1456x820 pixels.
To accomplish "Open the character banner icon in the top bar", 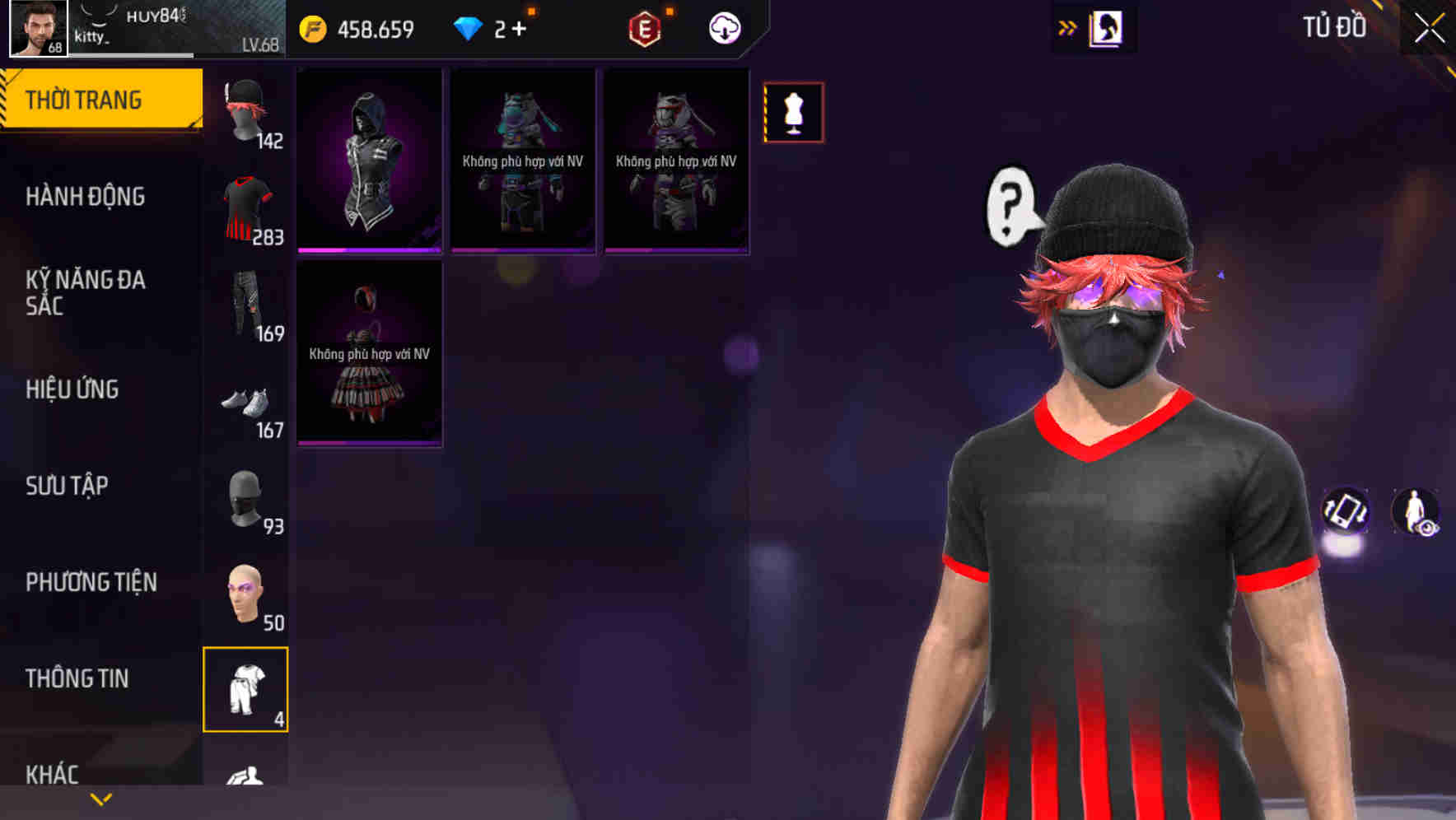I will 1105,27.
